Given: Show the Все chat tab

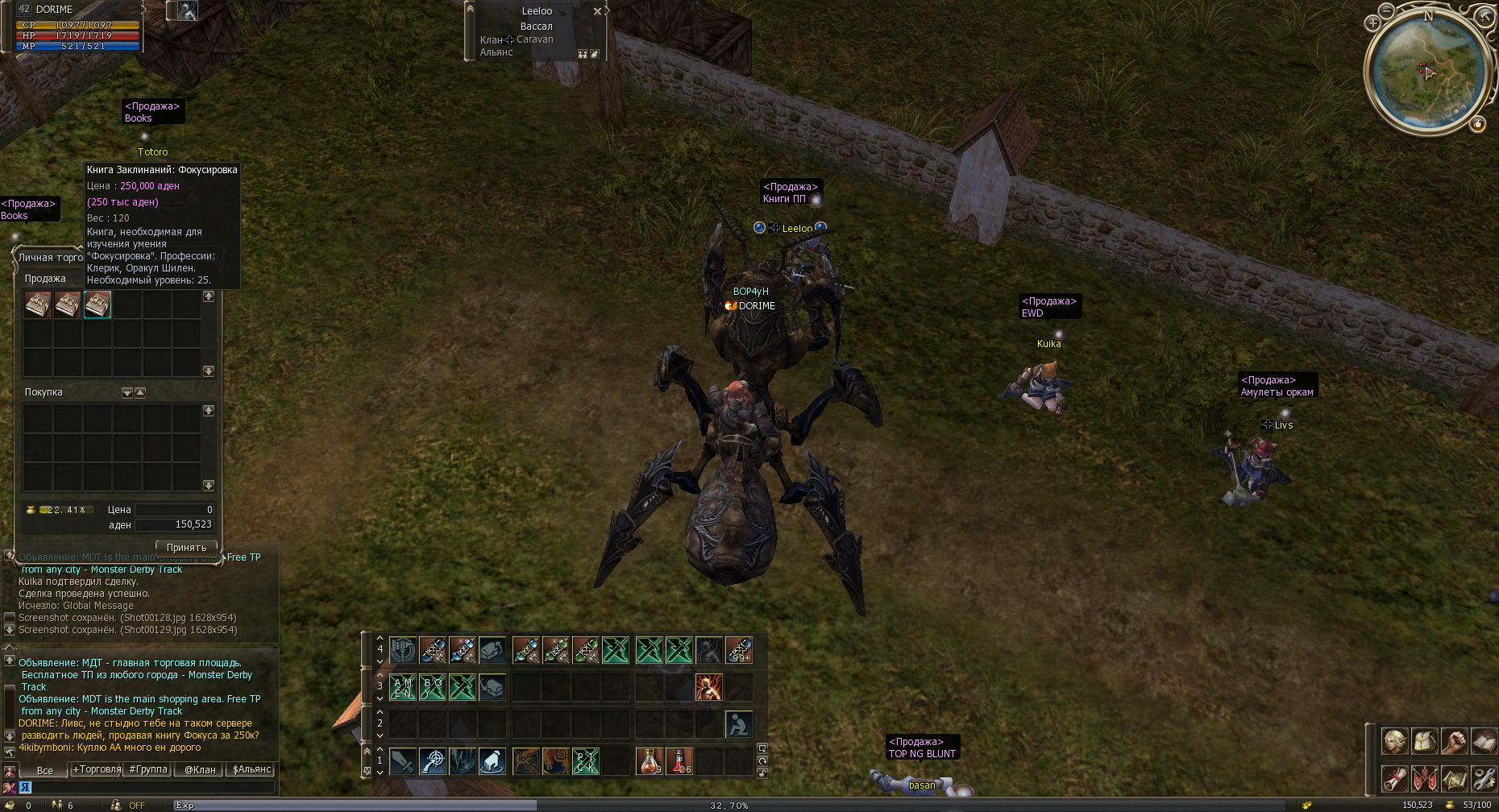Looking at the screenshot, I should click(x=45, y=770).
